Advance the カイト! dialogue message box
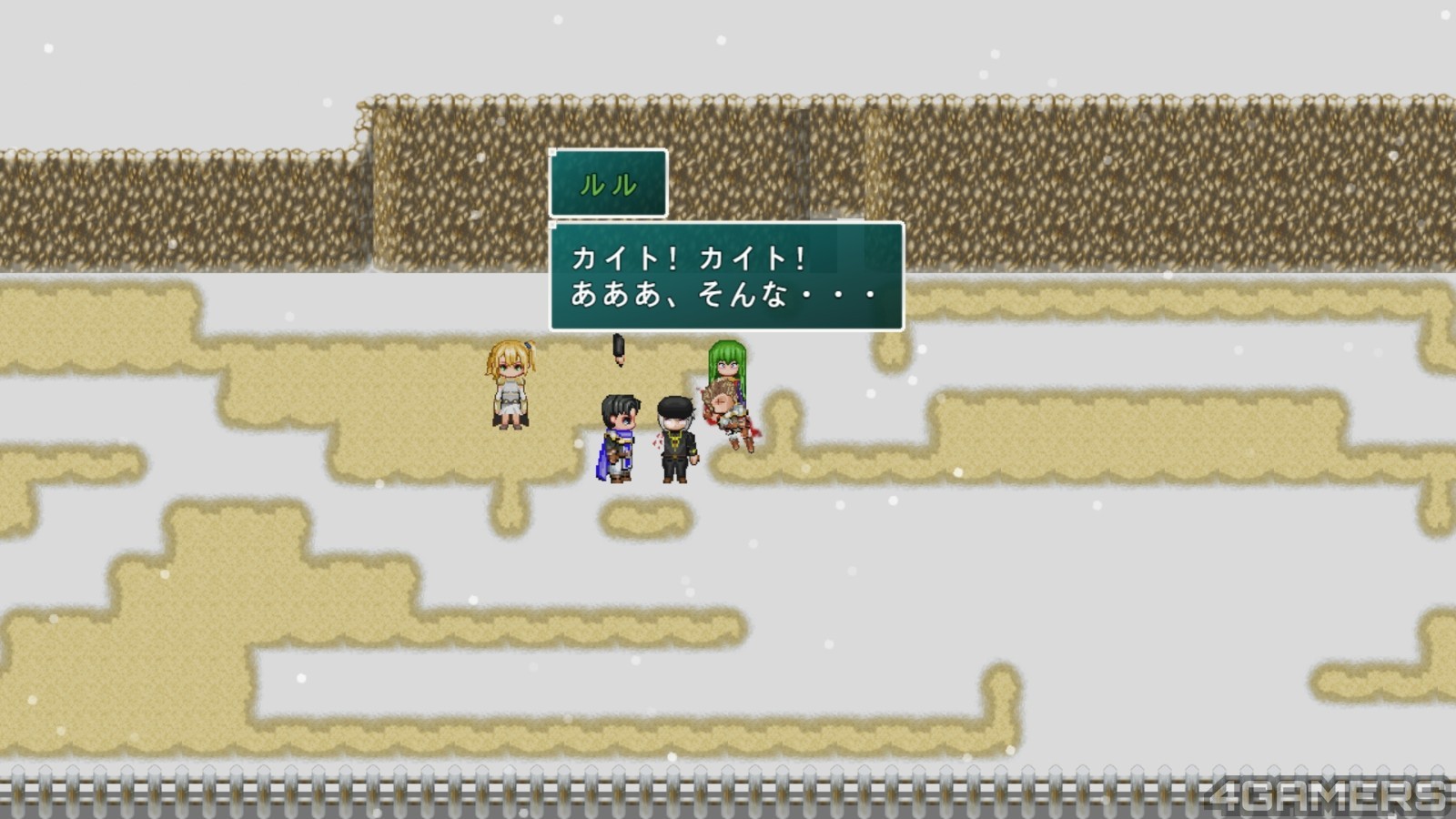 (726, 277)
